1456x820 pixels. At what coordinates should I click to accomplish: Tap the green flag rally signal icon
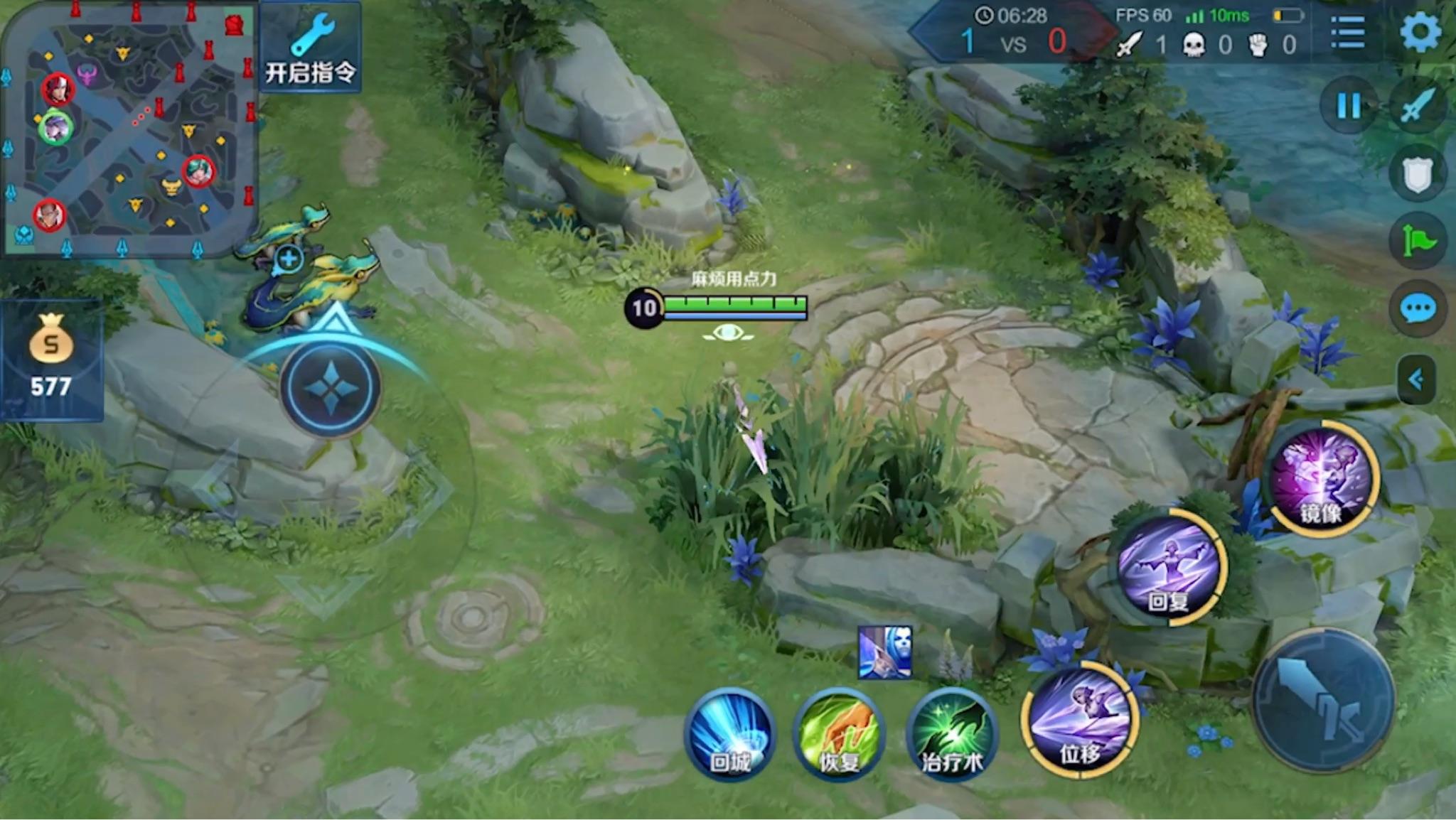(x=1417, y=242)
